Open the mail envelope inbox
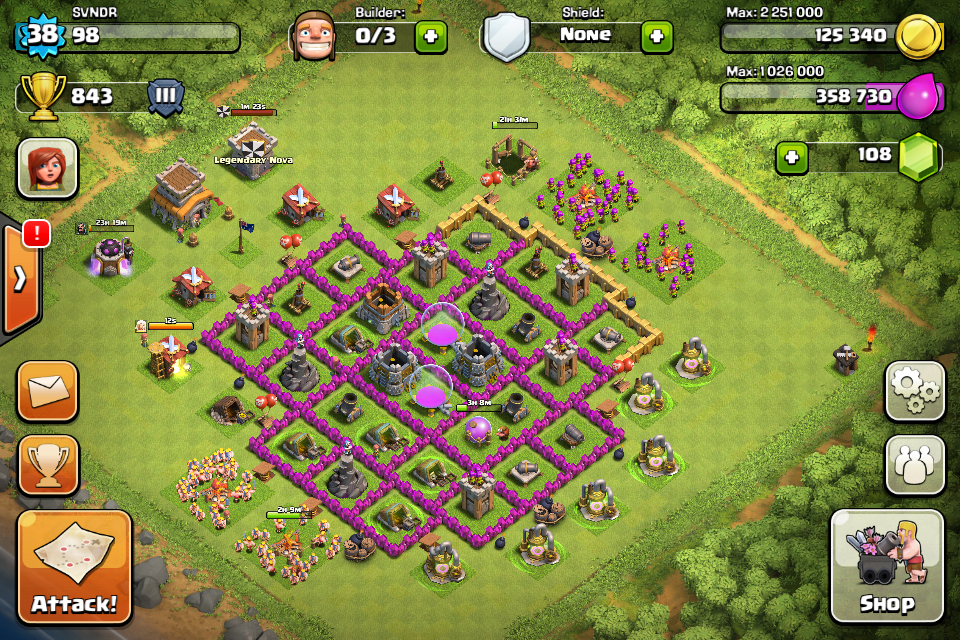Image resolution: width=960 pixels, height=640 pixels. 47,391
